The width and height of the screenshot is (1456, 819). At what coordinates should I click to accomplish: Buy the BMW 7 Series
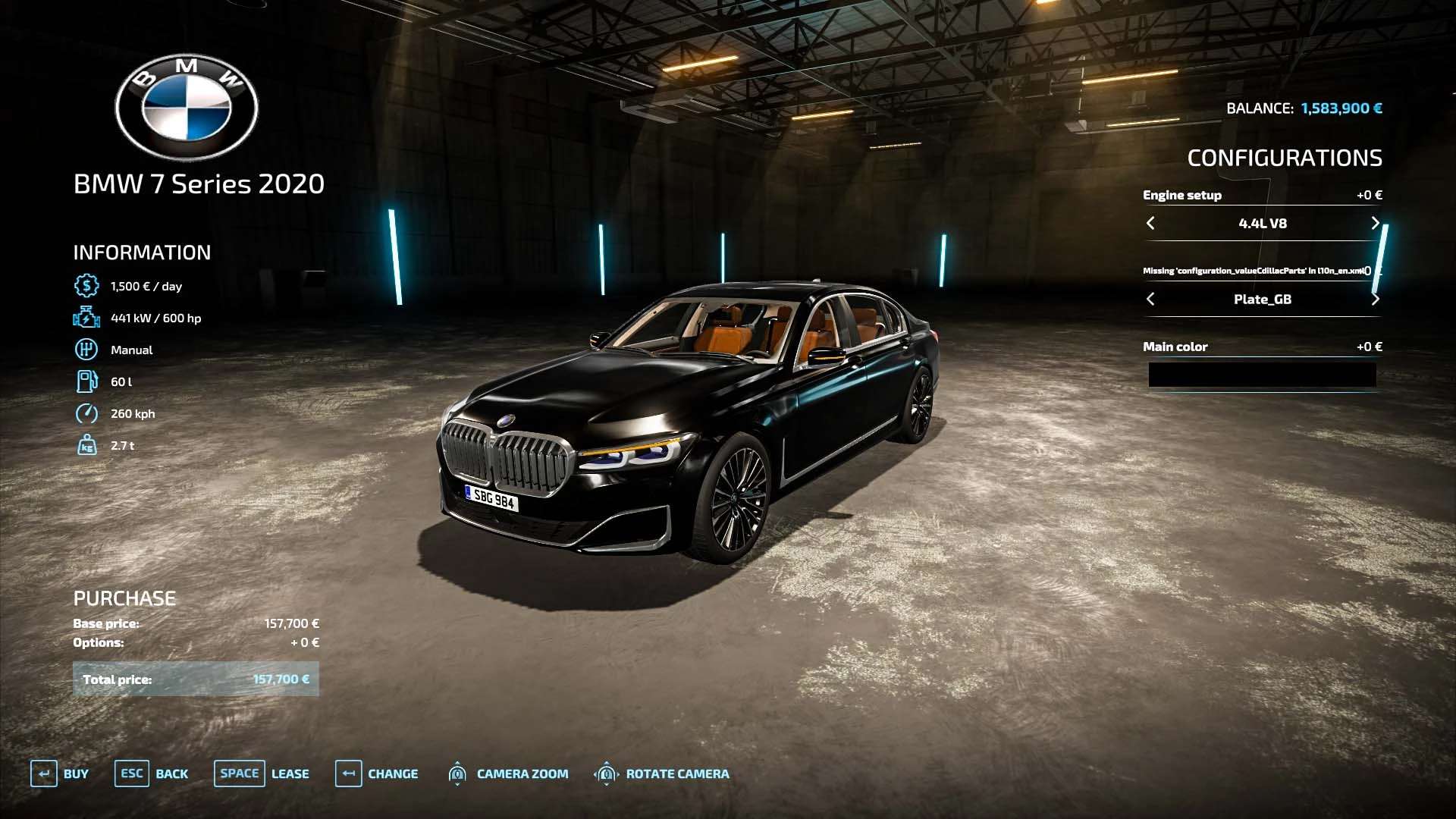(x=60, y=773)
